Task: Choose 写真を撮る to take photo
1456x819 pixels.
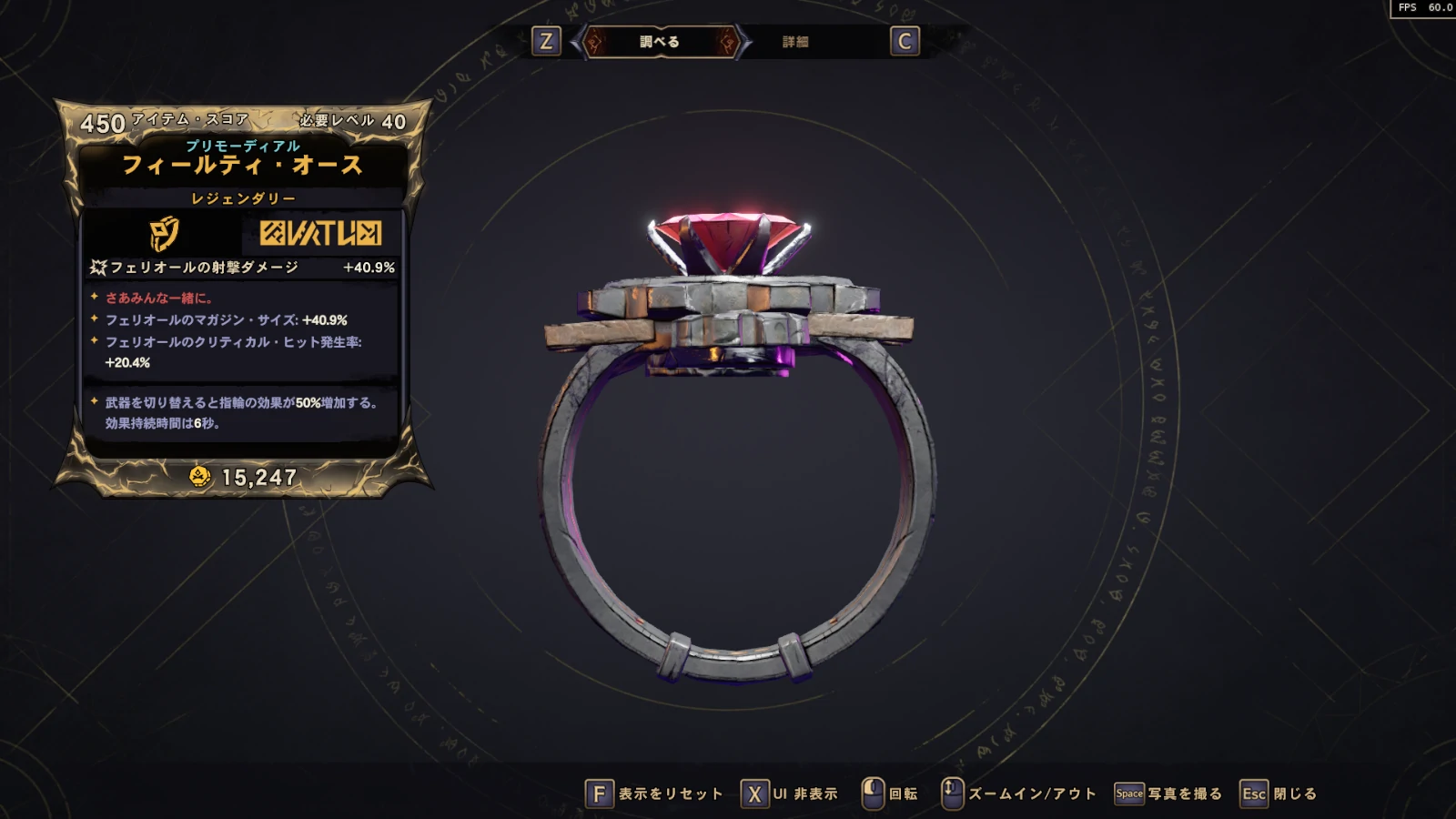Action: click(1168, 794)
